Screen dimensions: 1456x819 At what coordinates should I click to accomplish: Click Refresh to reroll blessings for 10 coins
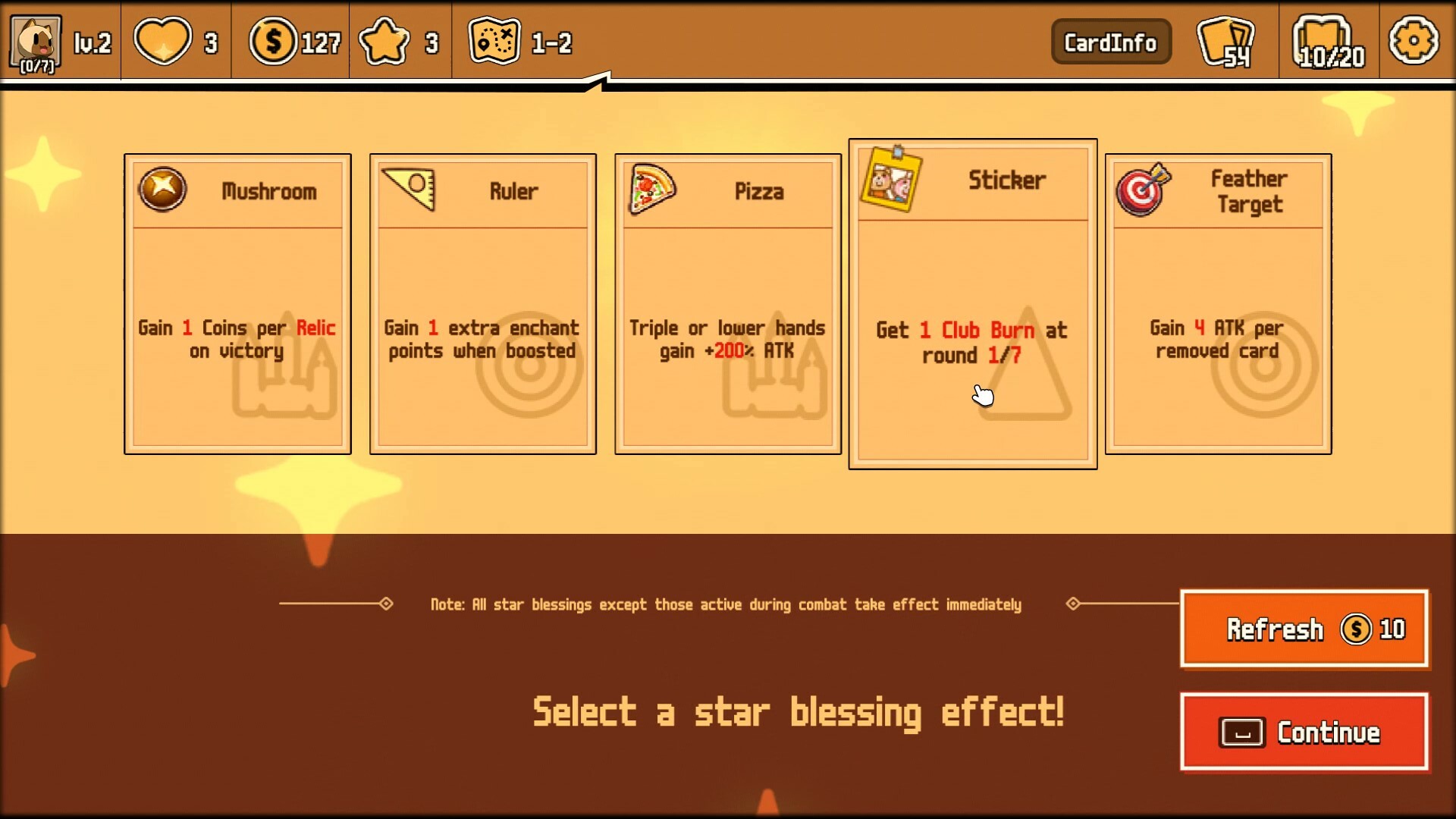coord(1304,629)
